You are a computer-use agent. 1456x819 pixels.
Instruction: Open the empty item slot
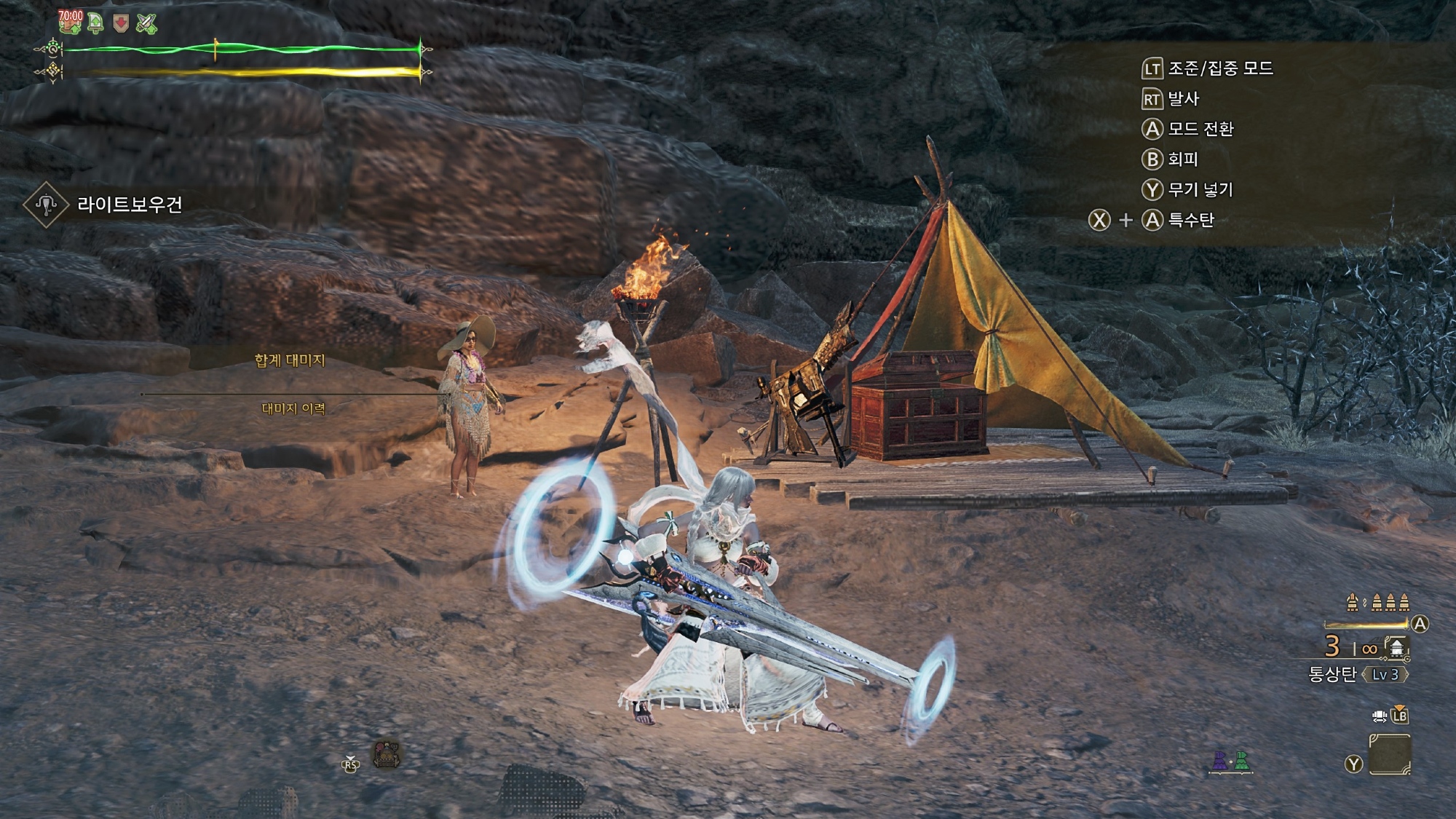click(x=1389, y=755)
